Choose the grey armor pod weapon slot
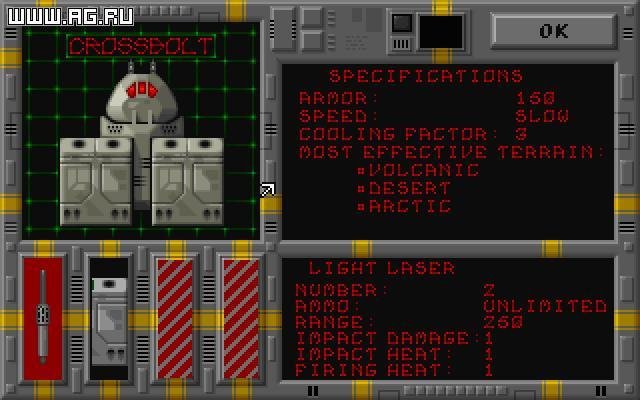The image size is (640, 400). pos(110,318)
